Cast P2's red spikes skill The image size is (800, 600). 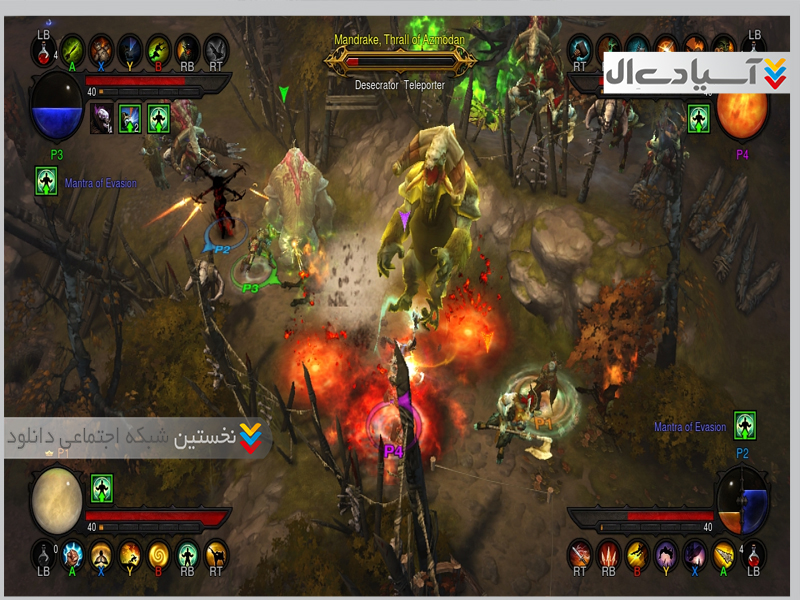(x=609, y=553)
